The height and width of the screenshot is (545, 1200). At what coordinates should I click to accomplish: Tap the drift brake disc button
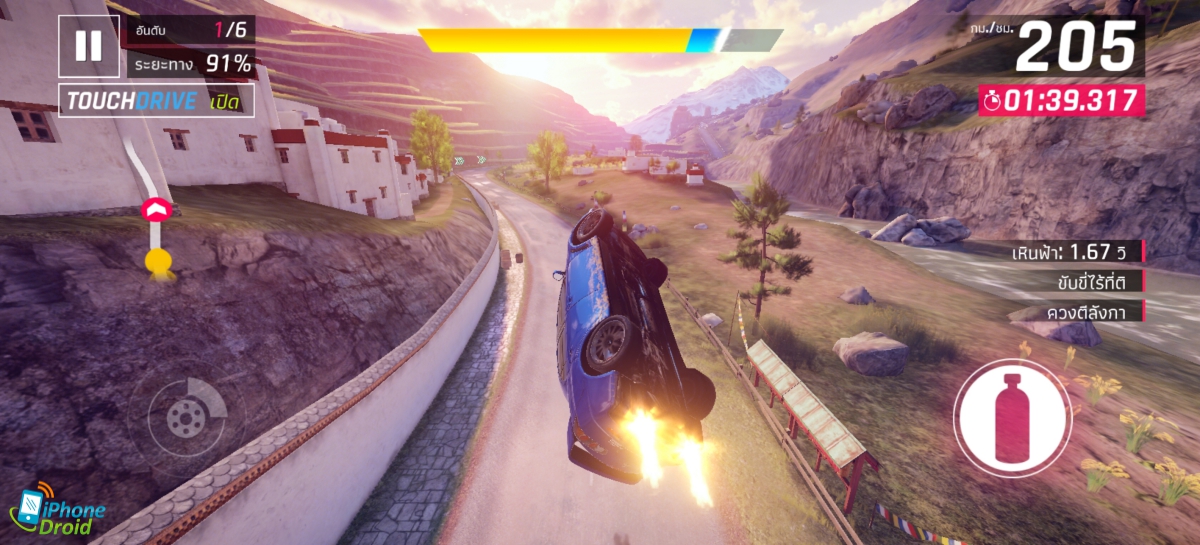coord(186,416)
